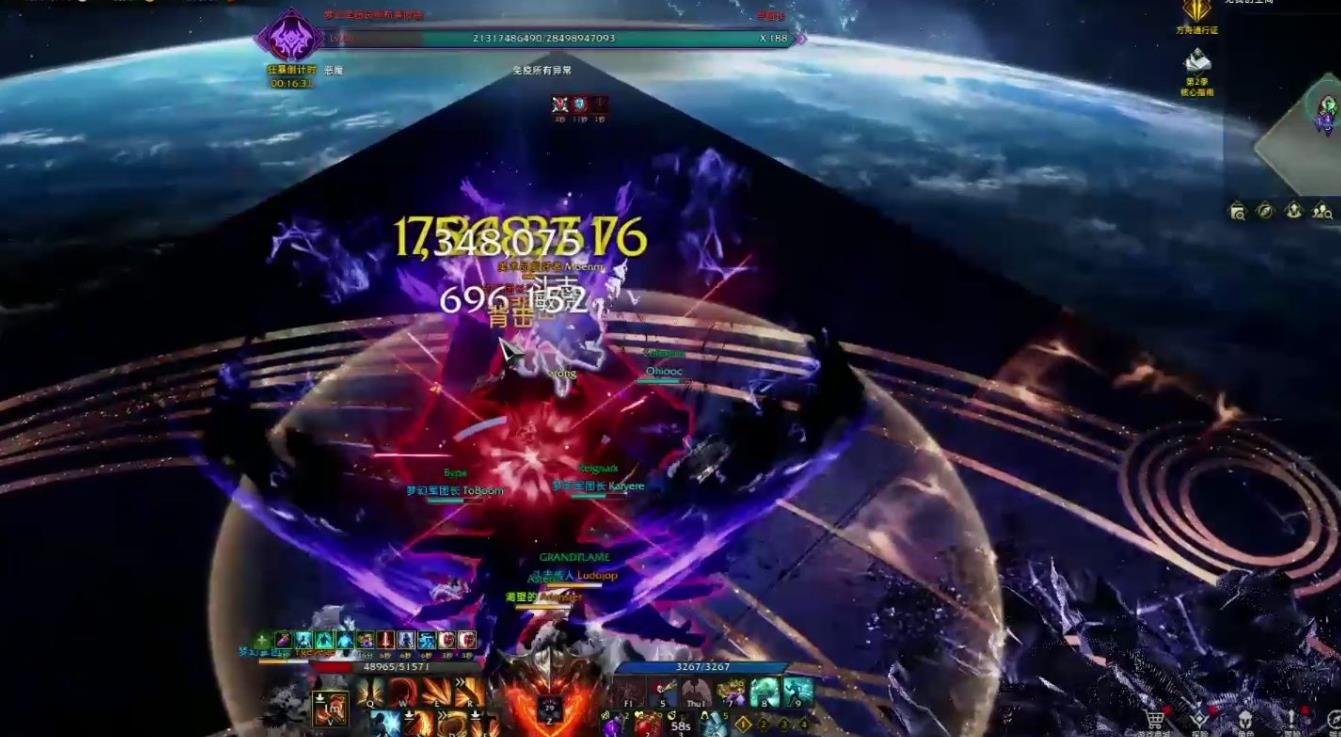The height and width of the screenshot is (737, 1341).
Task: Open the golden pass icon
Action: pos(1197,12)
